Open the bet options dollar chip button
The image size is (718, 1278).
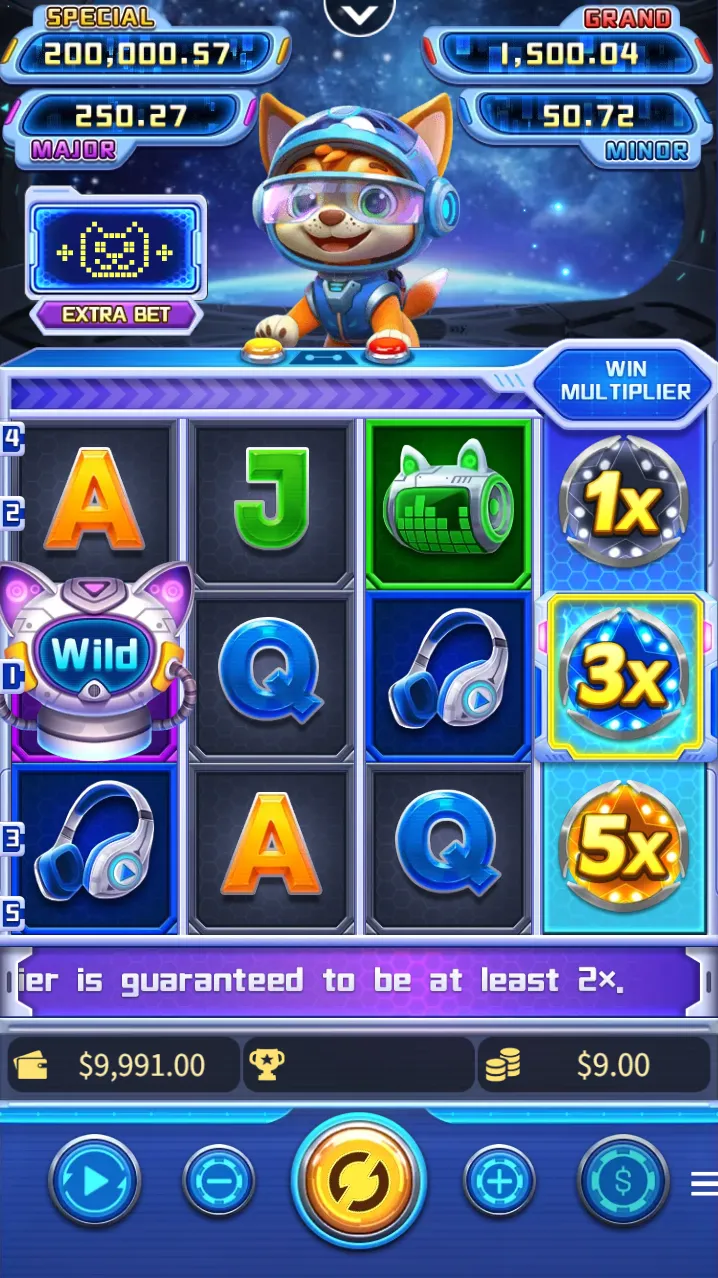[623, 1182]
